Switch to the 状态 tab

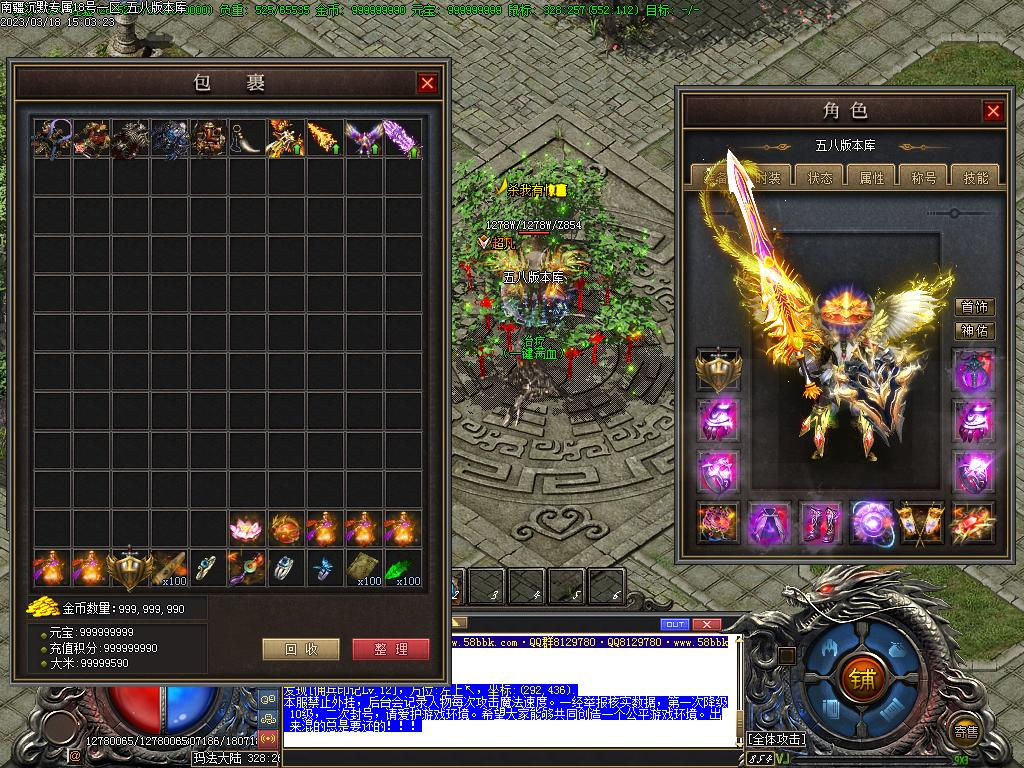(x=820, y=177)
